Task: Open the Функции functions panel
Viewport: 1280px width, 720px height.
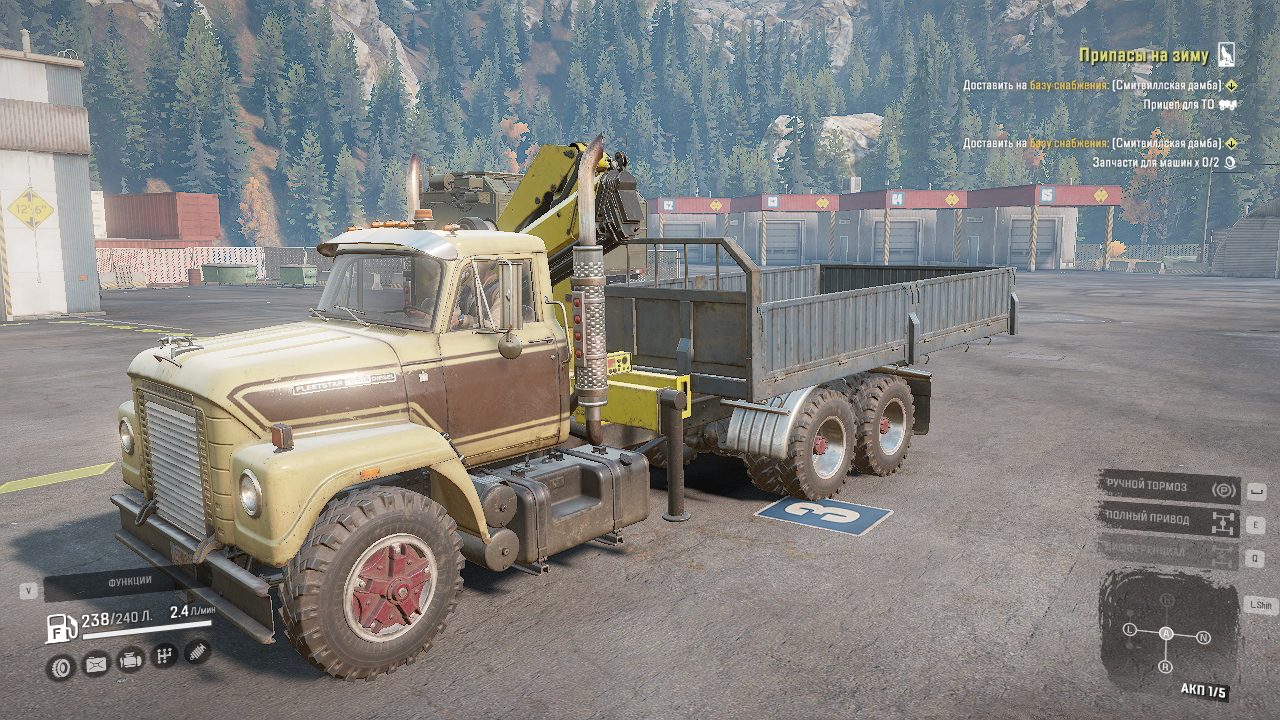Action: point(129,582)
